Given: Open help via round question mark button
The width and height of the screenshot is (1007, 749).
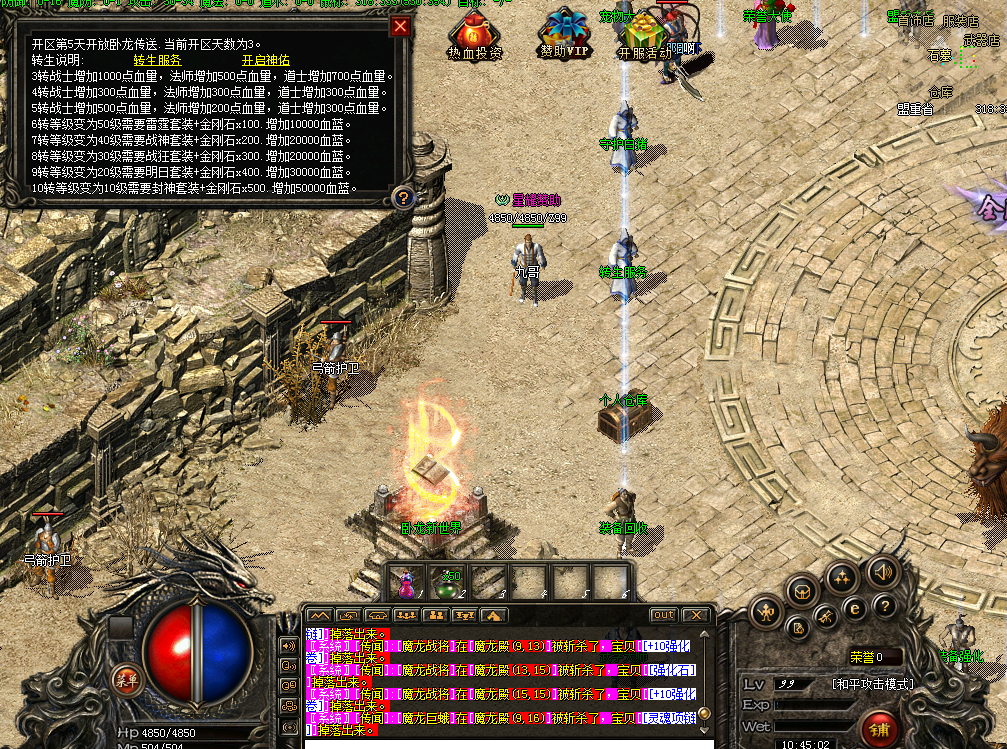Looking at the screenshot, I should coord(884,606).
